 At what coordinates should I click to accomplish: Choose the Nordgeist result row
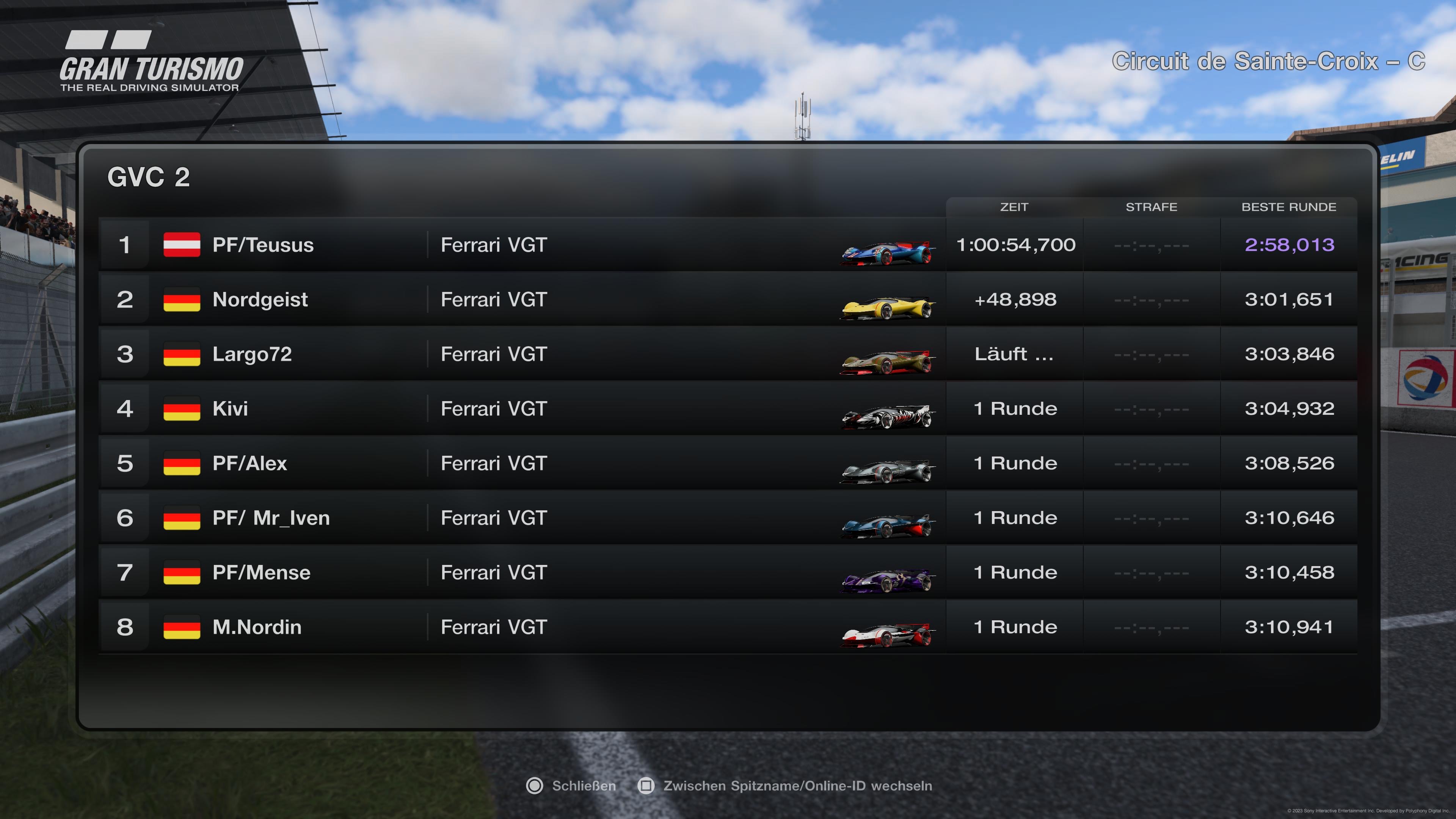(x=260, y=300)
